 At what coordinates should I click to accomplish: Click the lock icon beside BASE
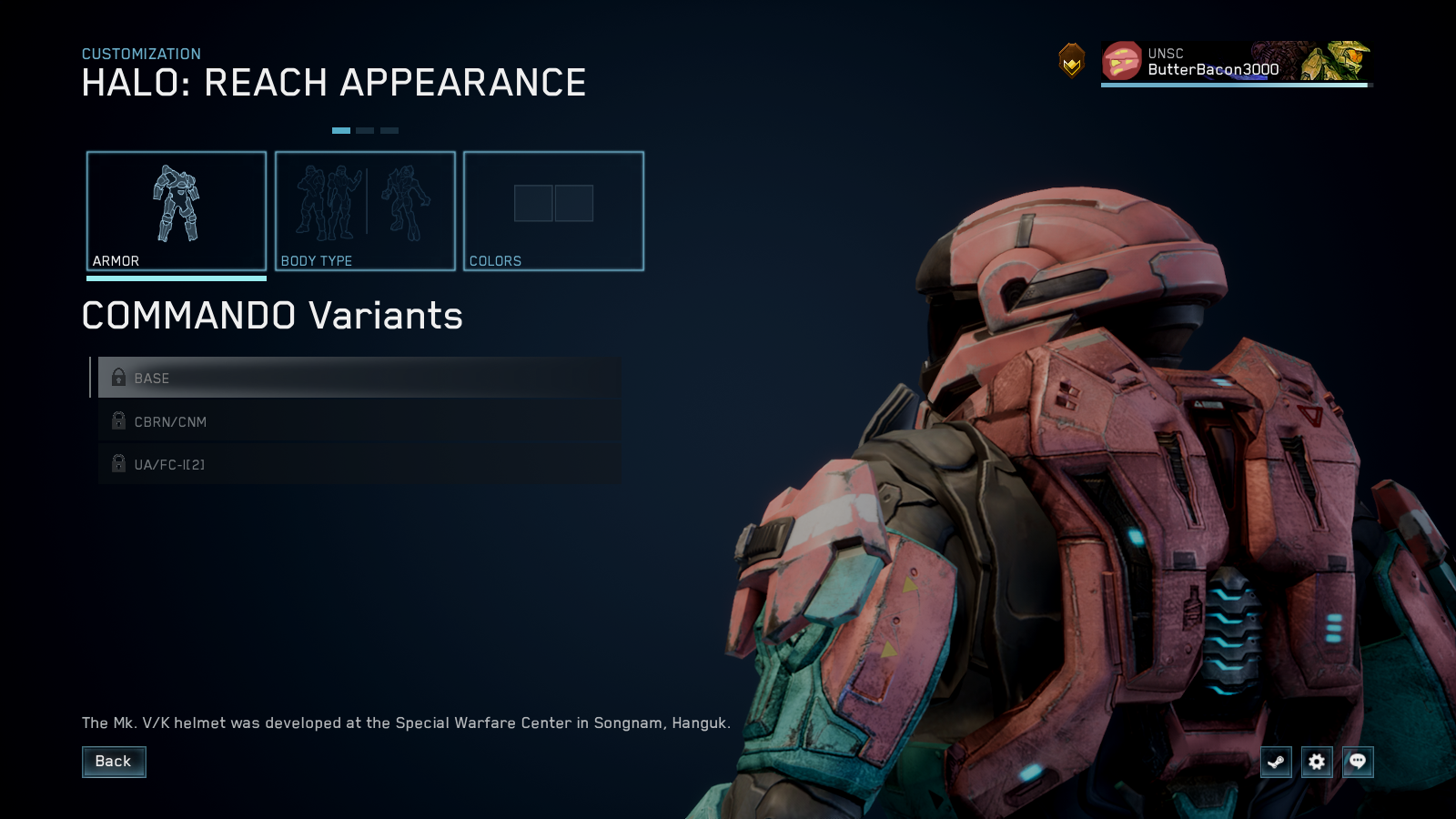117,378
